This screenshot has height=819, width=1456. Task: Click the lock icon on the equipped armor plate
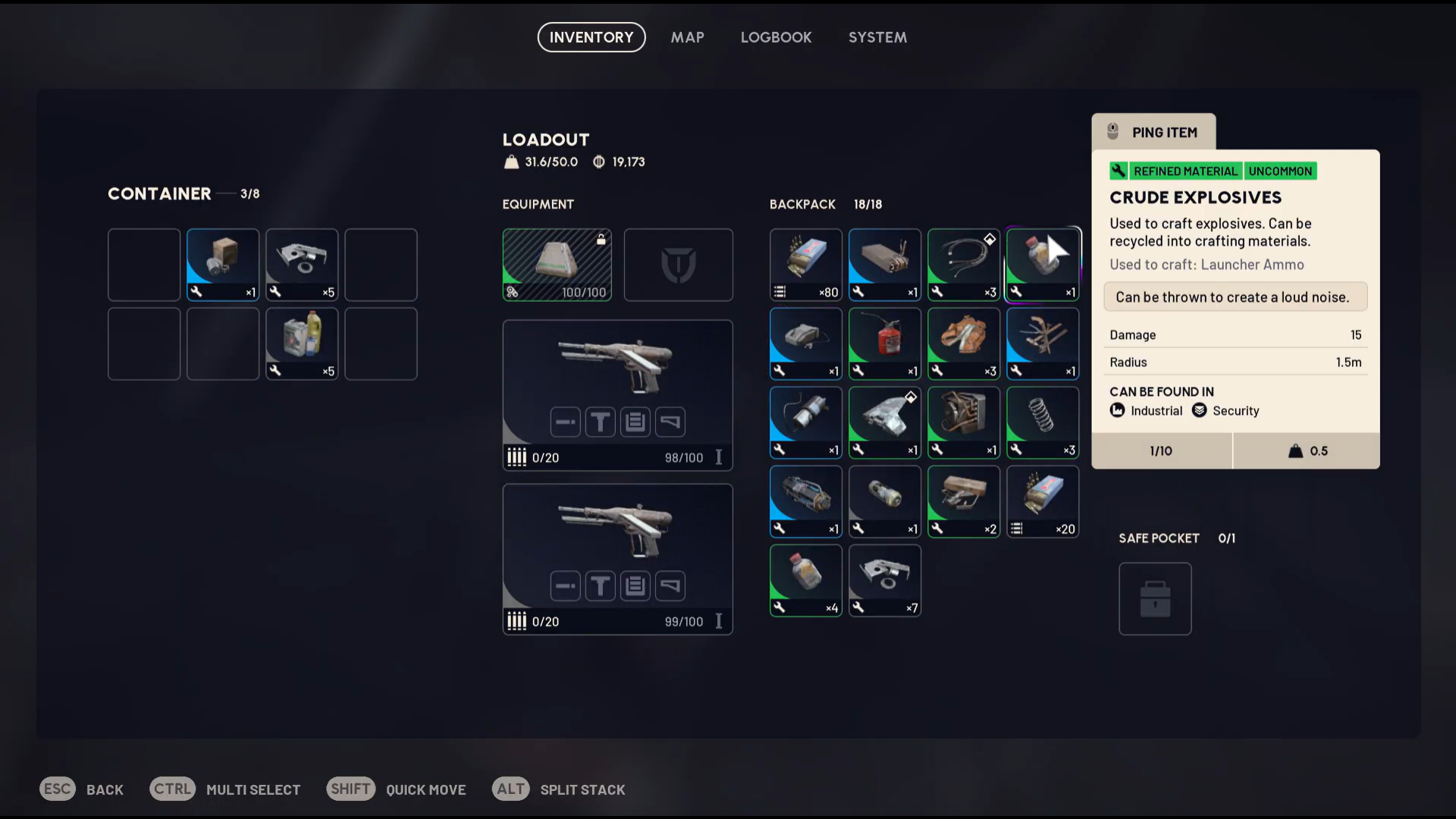pyautogui.click(x=601, y=237)
